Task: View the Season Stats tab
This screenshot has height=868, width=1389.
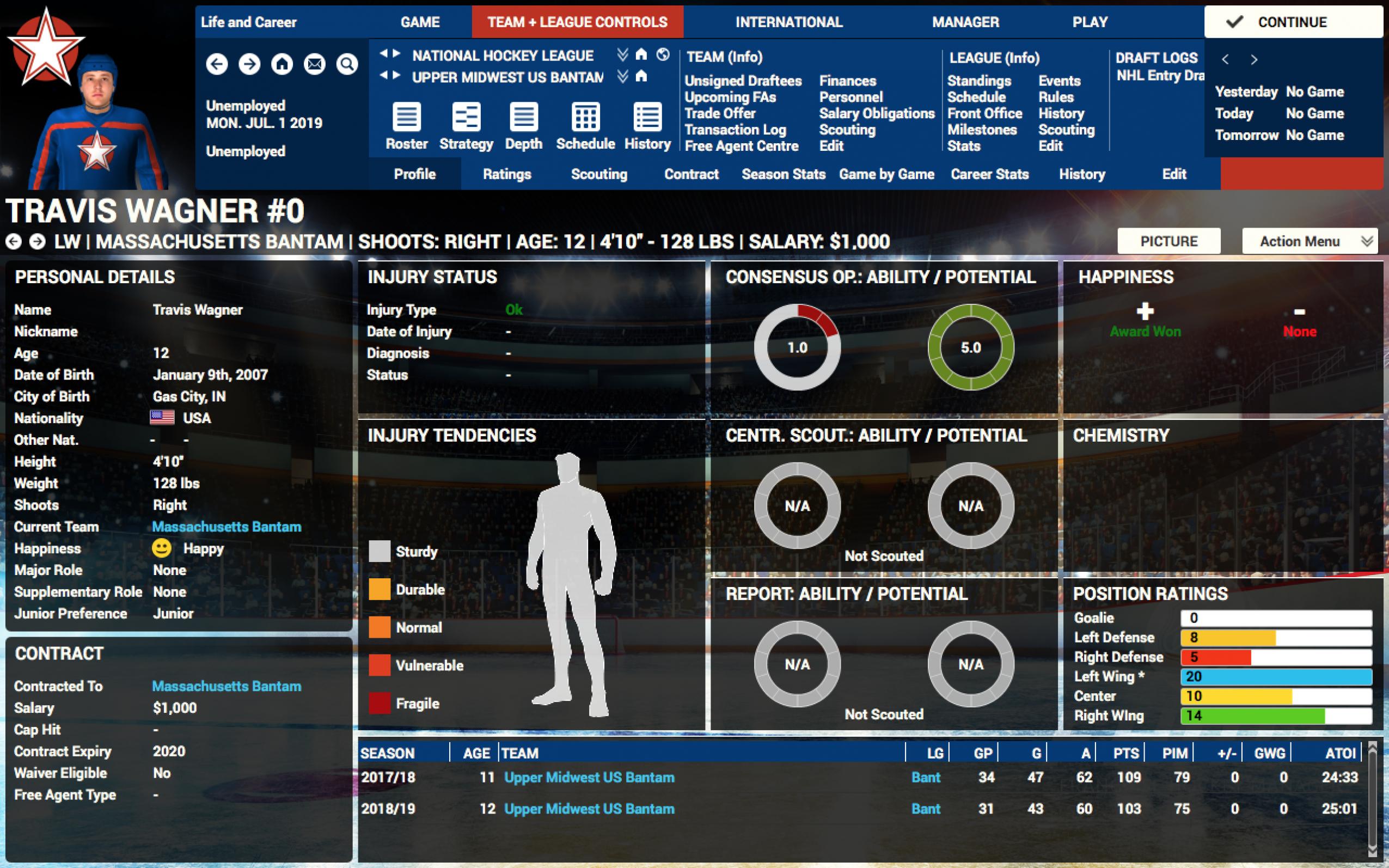Action: coord(783,174)
